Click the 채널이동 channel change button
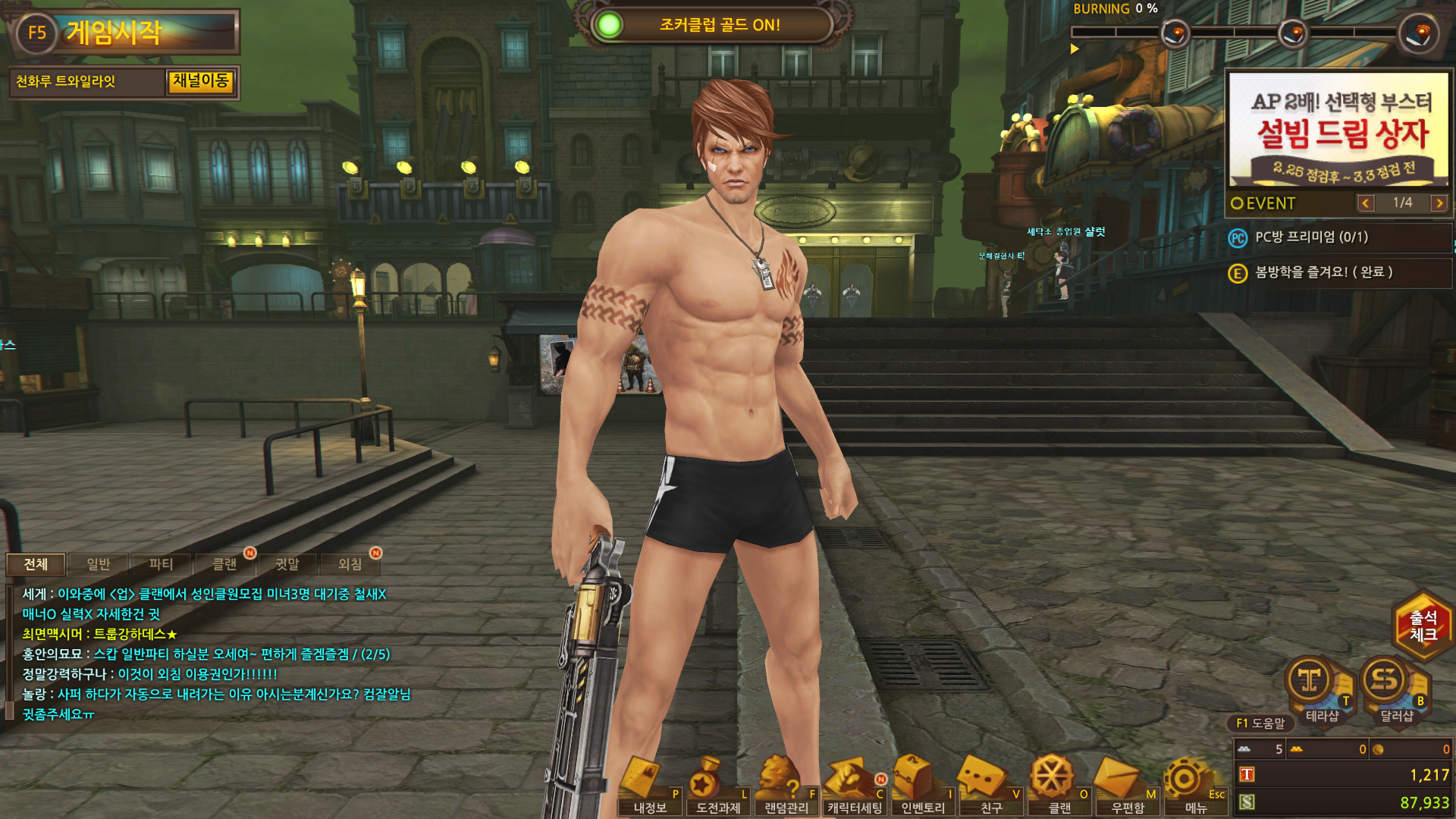The height and width of the screenshot is (819, 1456). pyautogui.click(x=200, y=81)
